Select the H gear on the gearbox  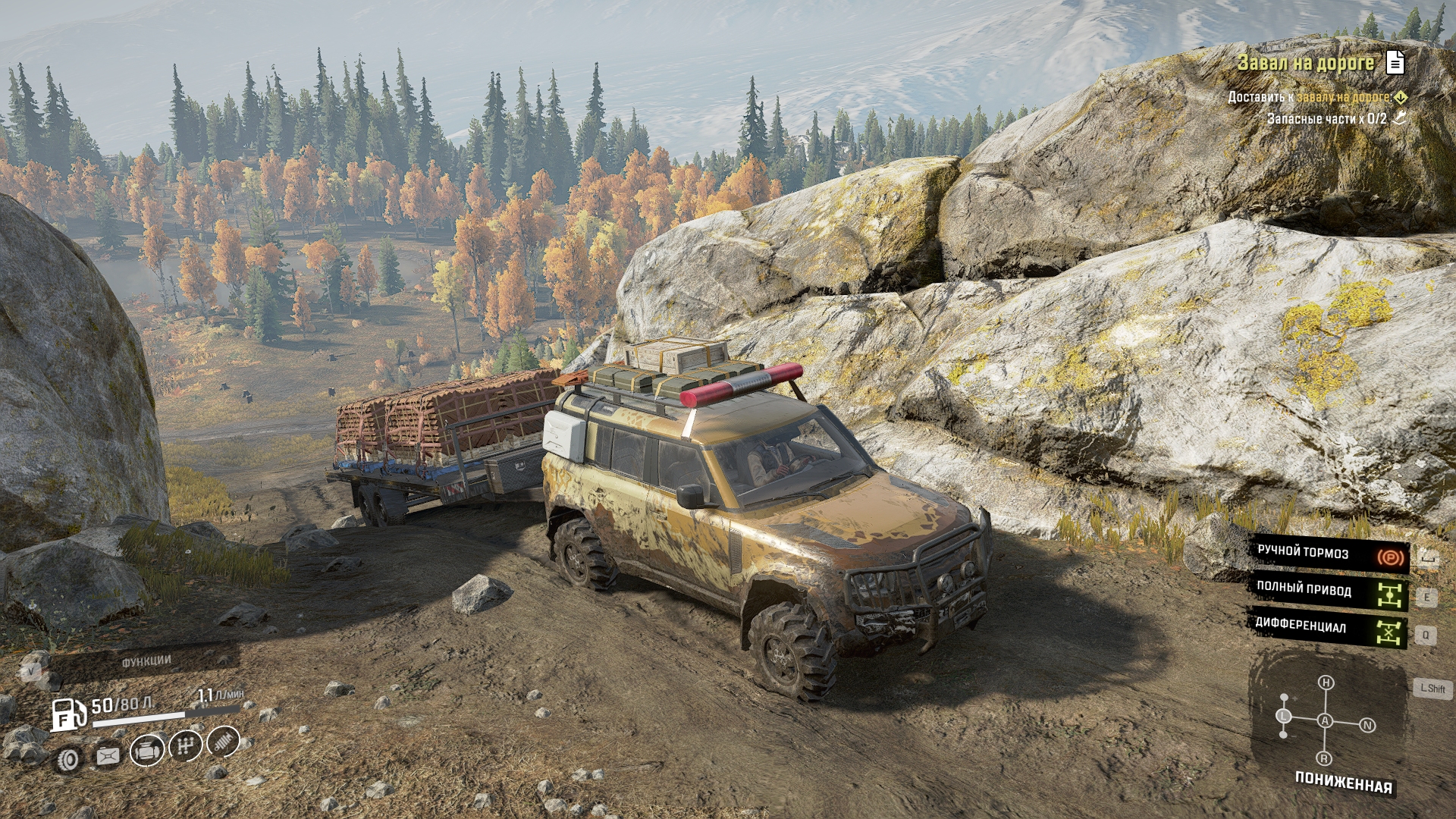(1326, 682)
